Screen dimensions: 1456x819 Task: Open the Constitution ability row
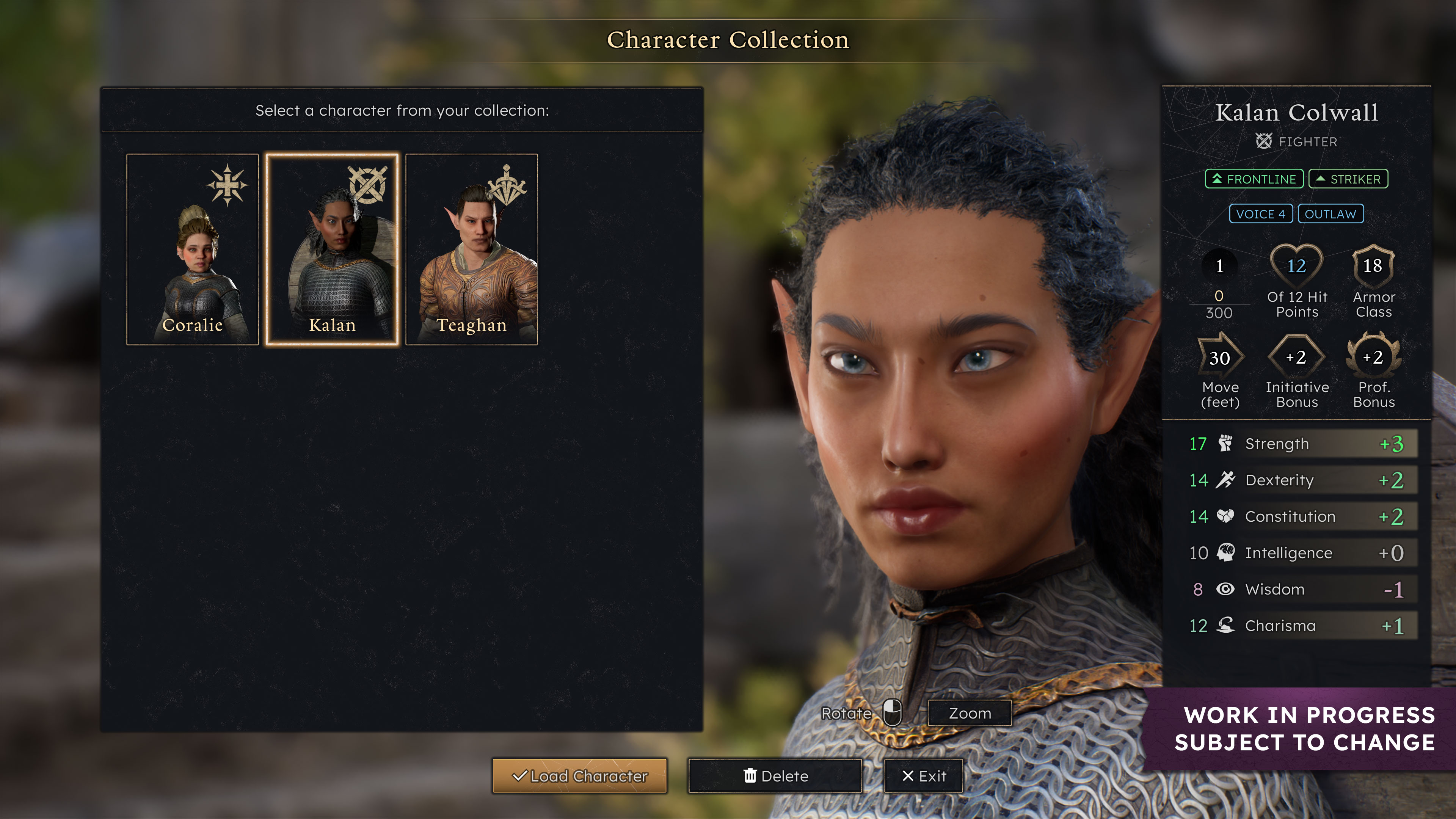1297,516
